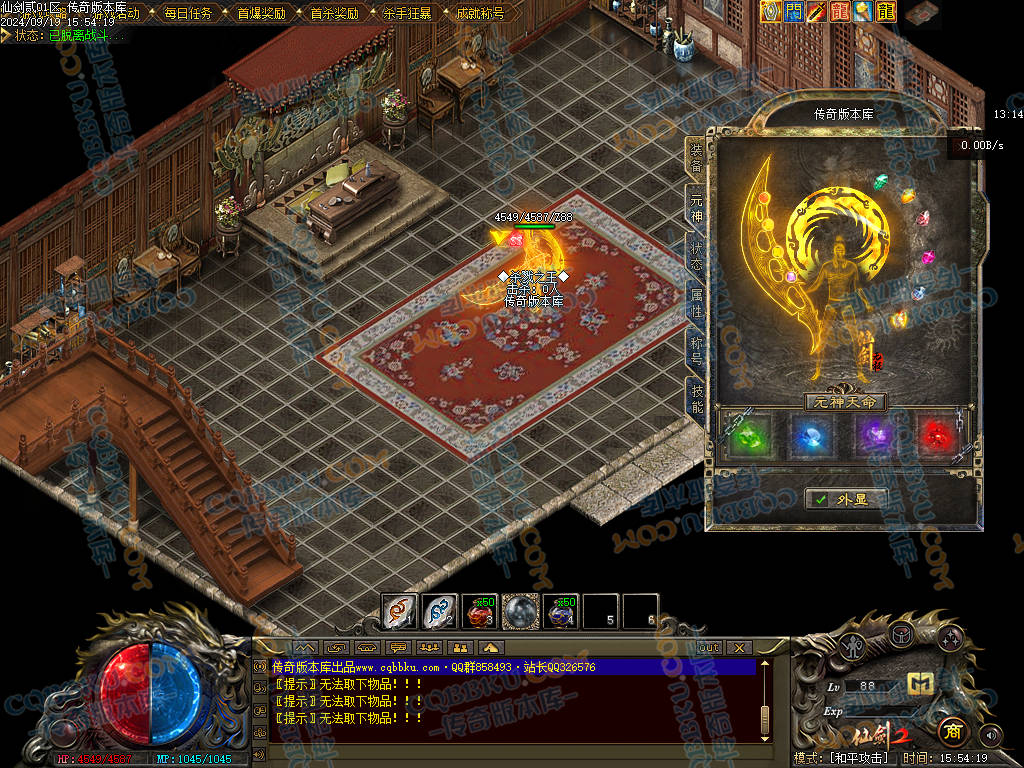Select the red gem slot
1024x768 pixels.
click(x=936, y=436)
